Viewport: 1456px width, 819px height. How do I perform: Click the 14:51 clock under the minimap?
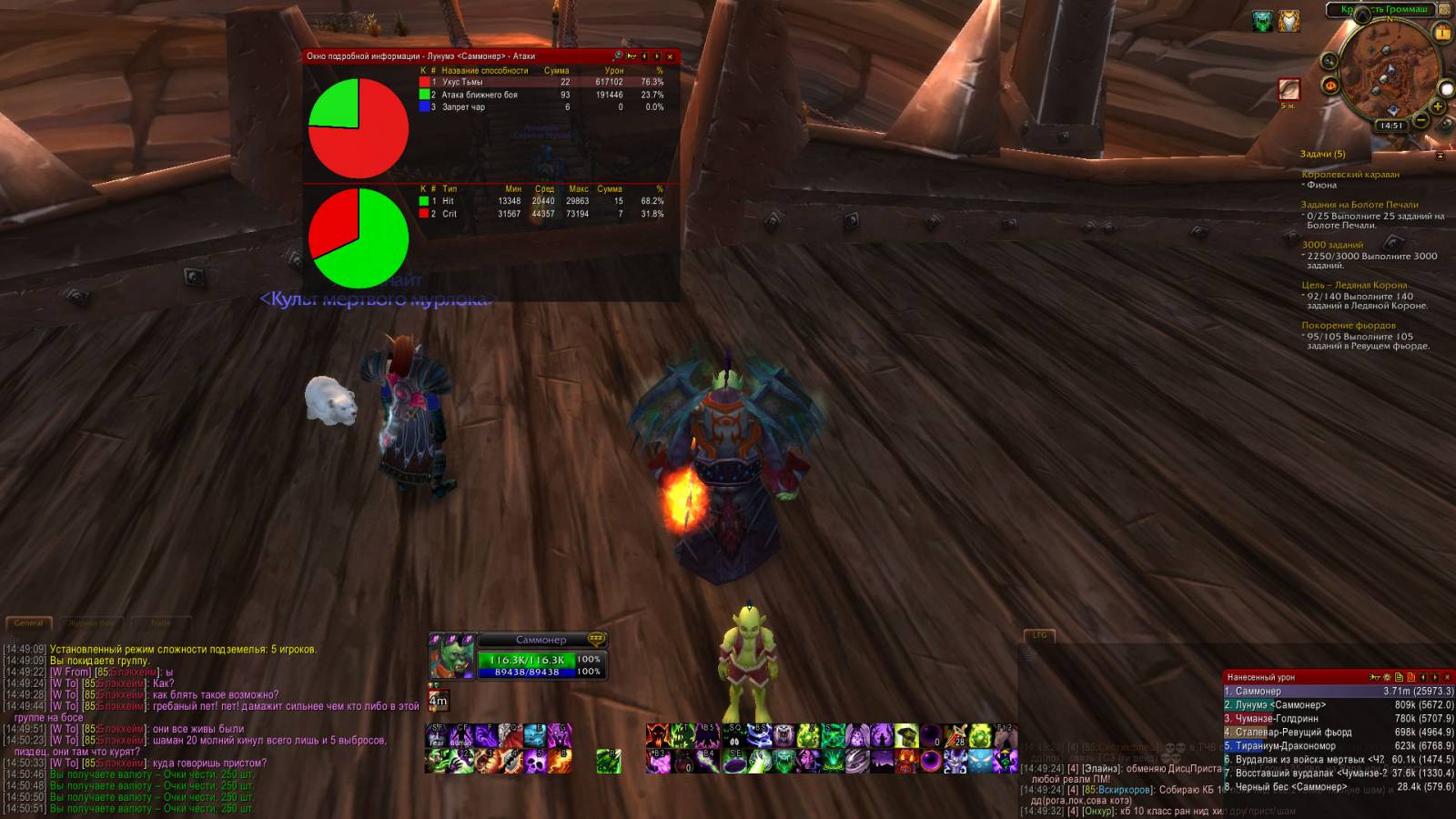coord(1390,126)
